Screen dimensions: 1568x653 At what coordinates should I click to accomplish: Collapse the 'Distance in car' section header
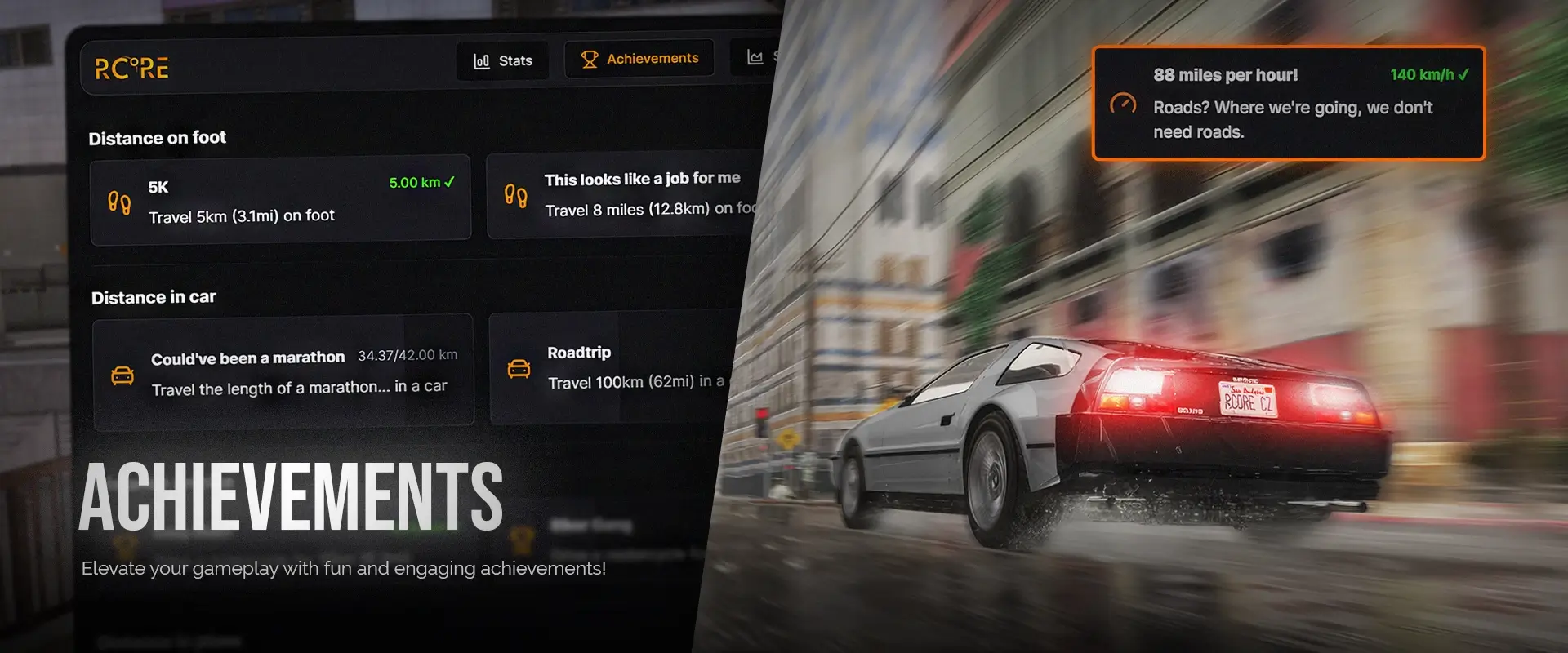click(154, 297)
